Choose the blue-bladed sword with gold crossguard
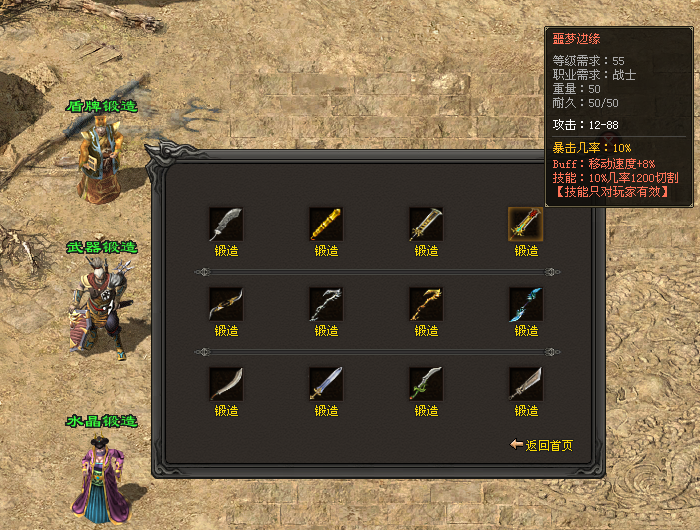Viewport: 700px width, 530px height. coord(326,384)
